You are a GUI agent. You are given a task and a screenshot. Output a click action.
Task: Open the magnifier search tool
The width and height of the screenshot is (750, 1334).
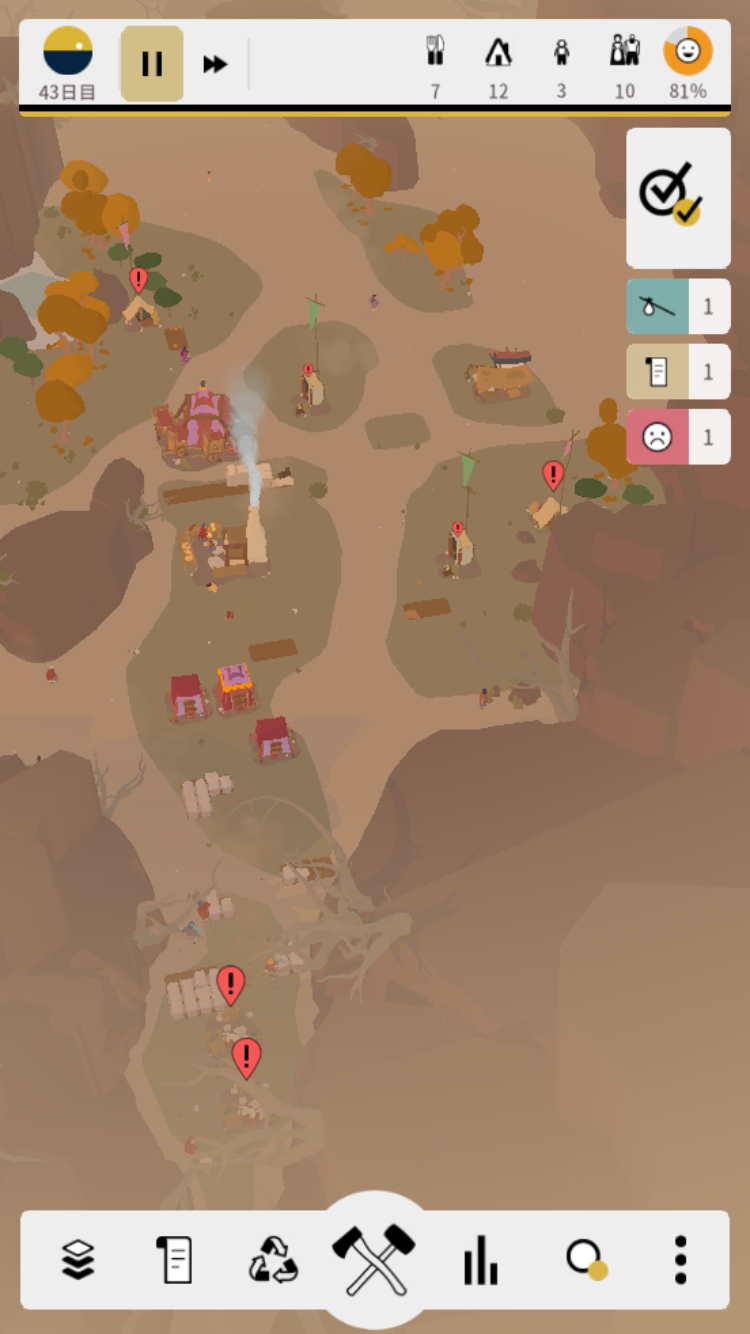[585, 1259]
